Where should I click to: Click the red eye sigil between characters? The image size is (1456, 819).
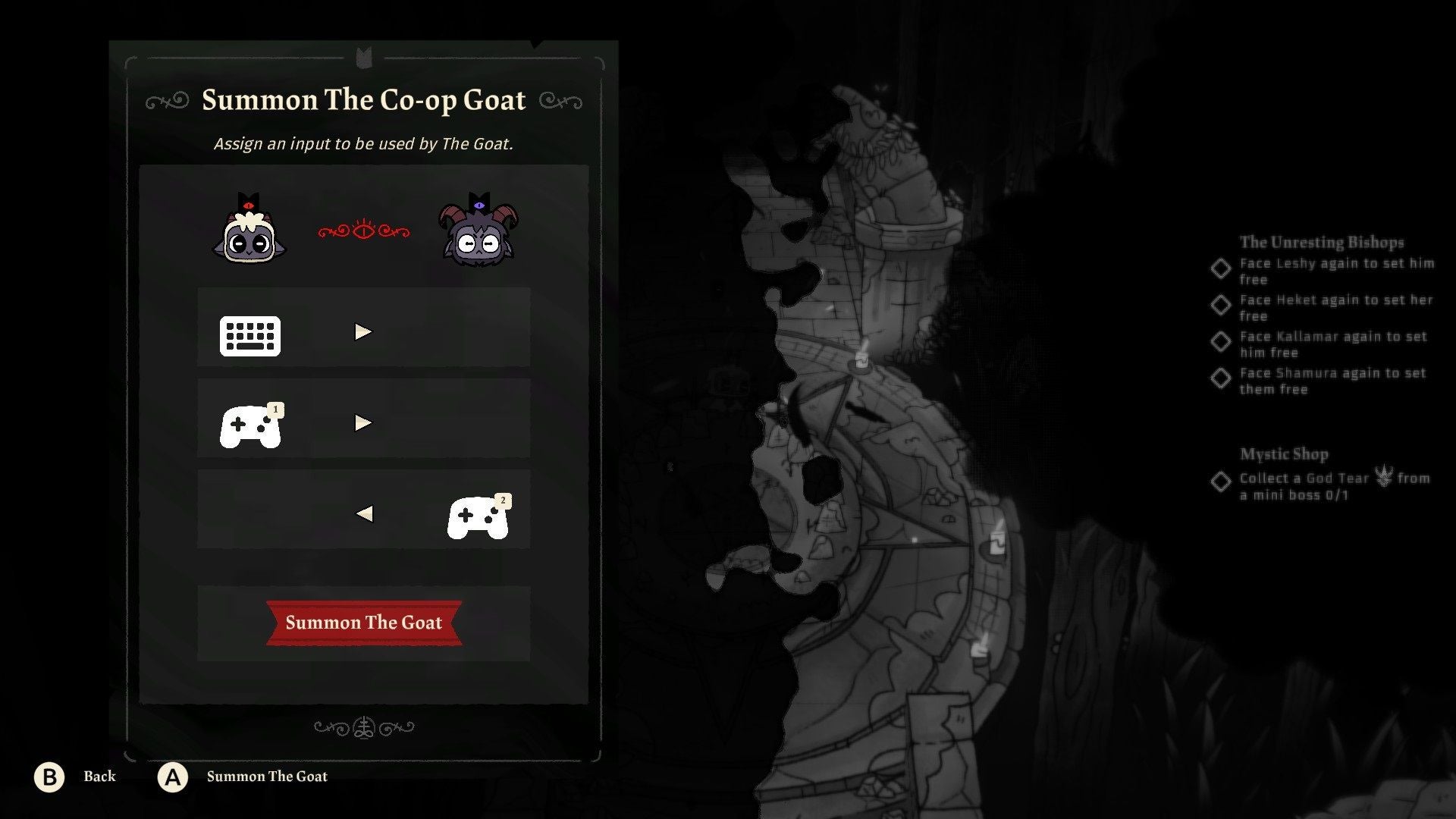click(x=364, y=231)
